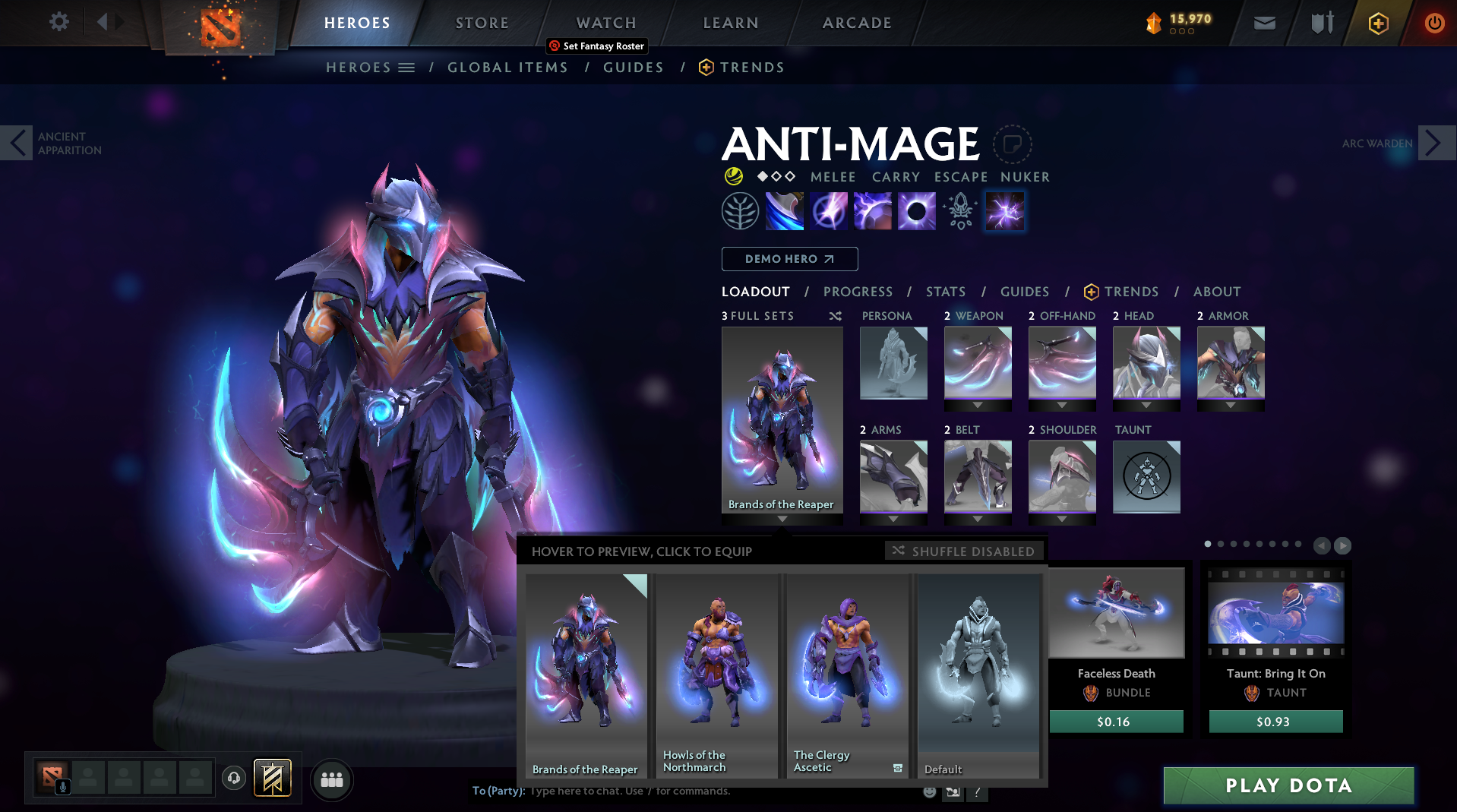Switch to the Store tab
1457x812 pixels.
tap(482, 23)
